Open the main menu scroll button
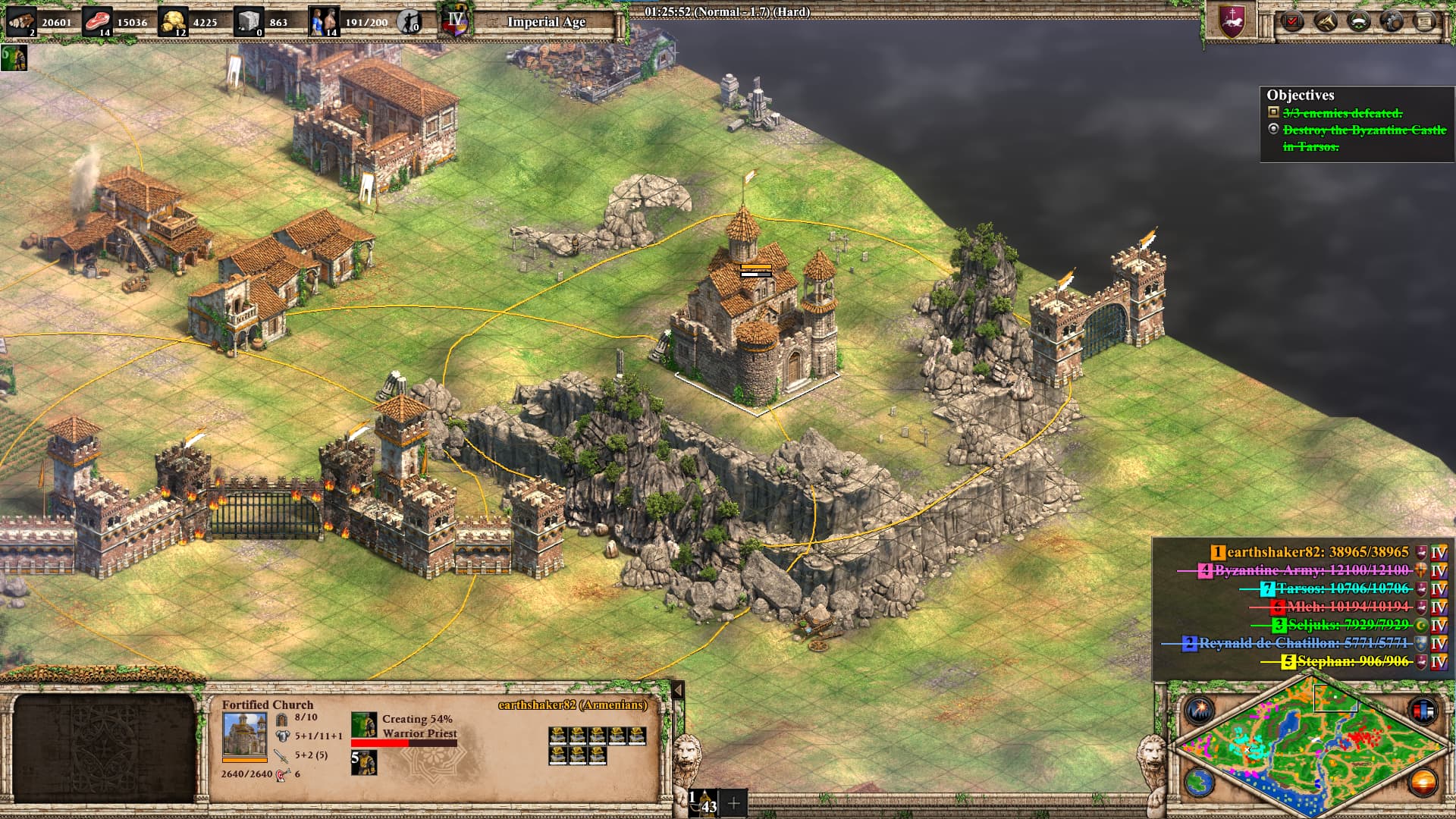This screenshot has width=1456, height=819. click(x=1425, y=21)
